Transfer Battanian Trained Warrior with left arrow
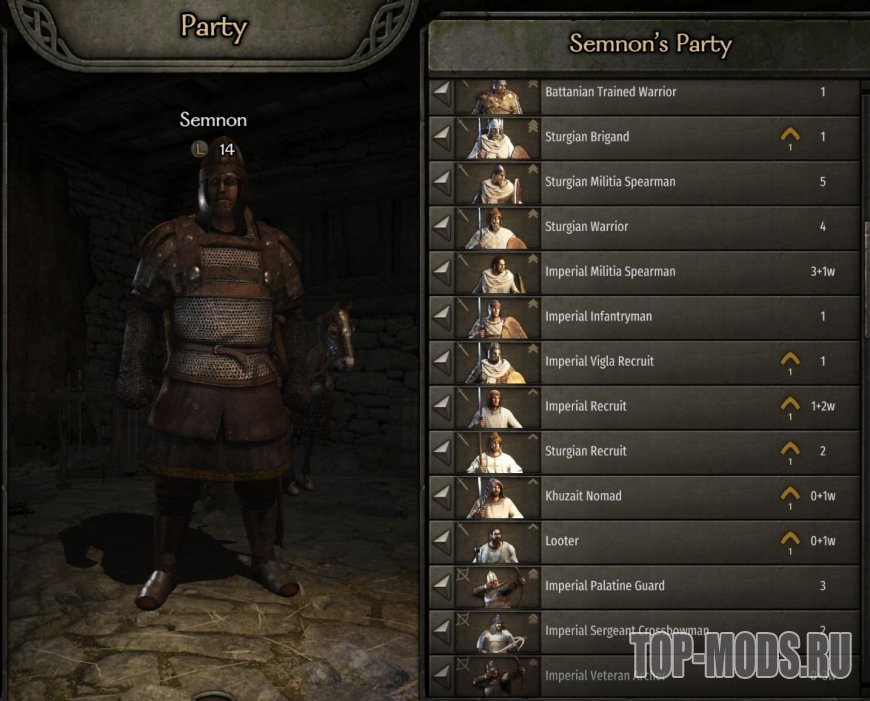870x701 pixels. tap(441, 92)
